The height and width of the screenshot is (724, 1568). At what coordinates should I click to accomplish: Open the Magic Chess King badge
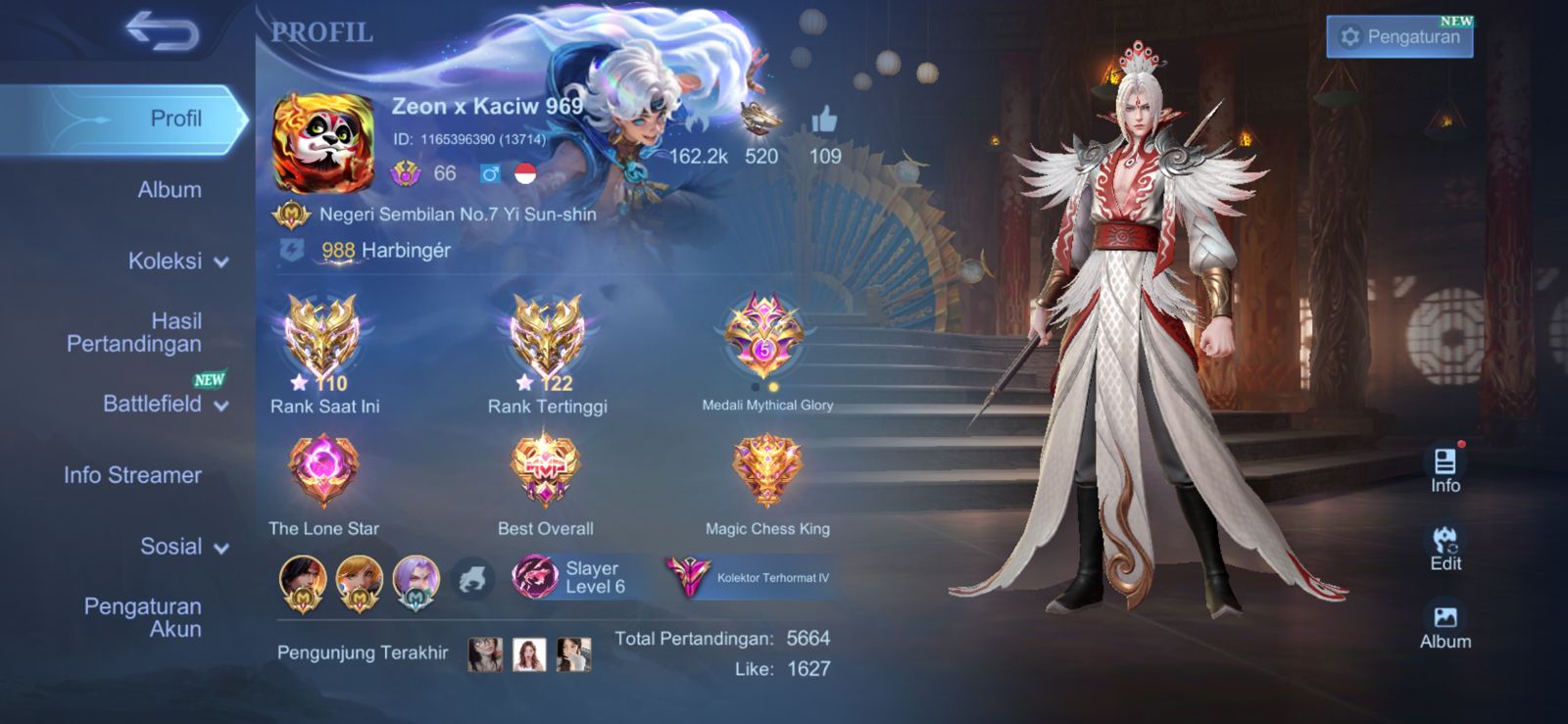(x=767, y=472)
